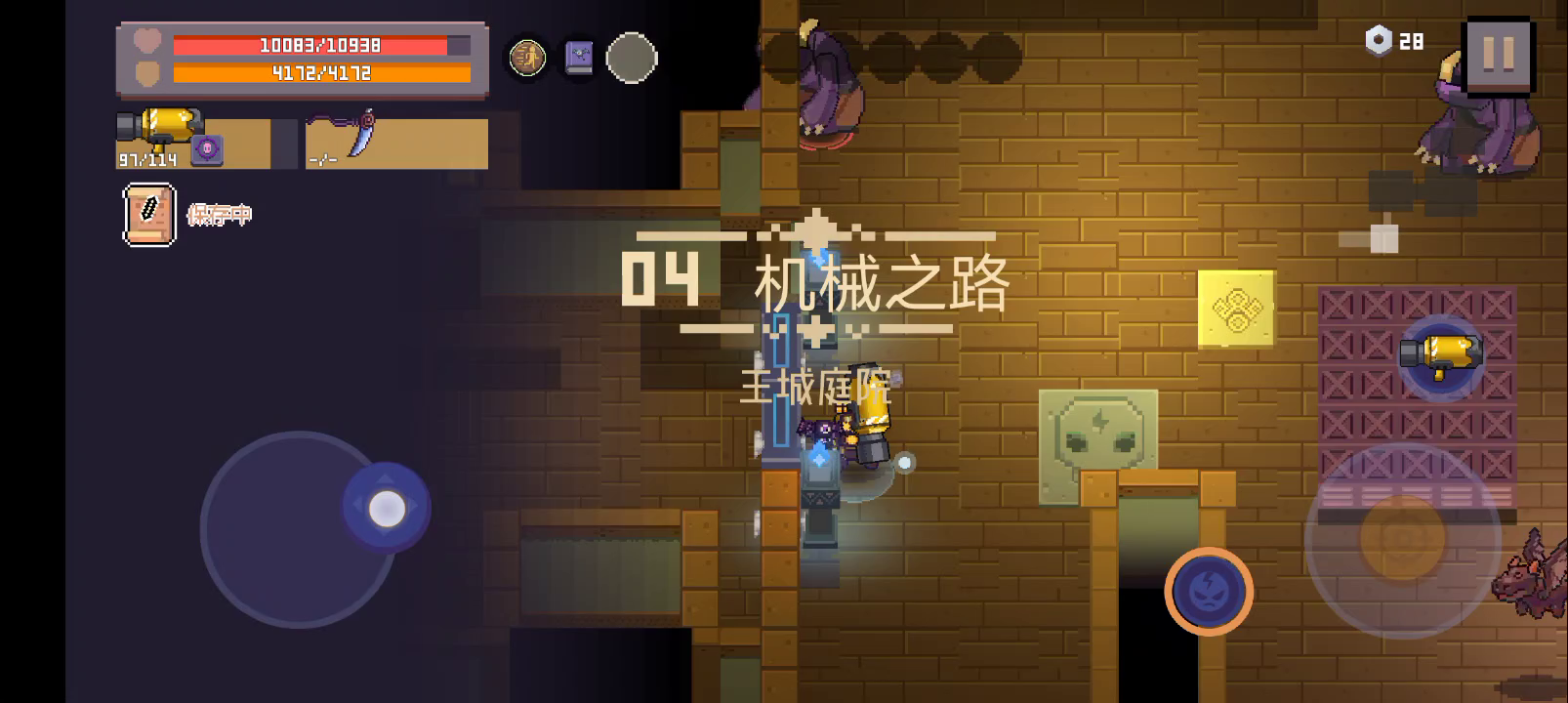
Task: Tap the running-man speed buff coin icon
Action: 526,58
